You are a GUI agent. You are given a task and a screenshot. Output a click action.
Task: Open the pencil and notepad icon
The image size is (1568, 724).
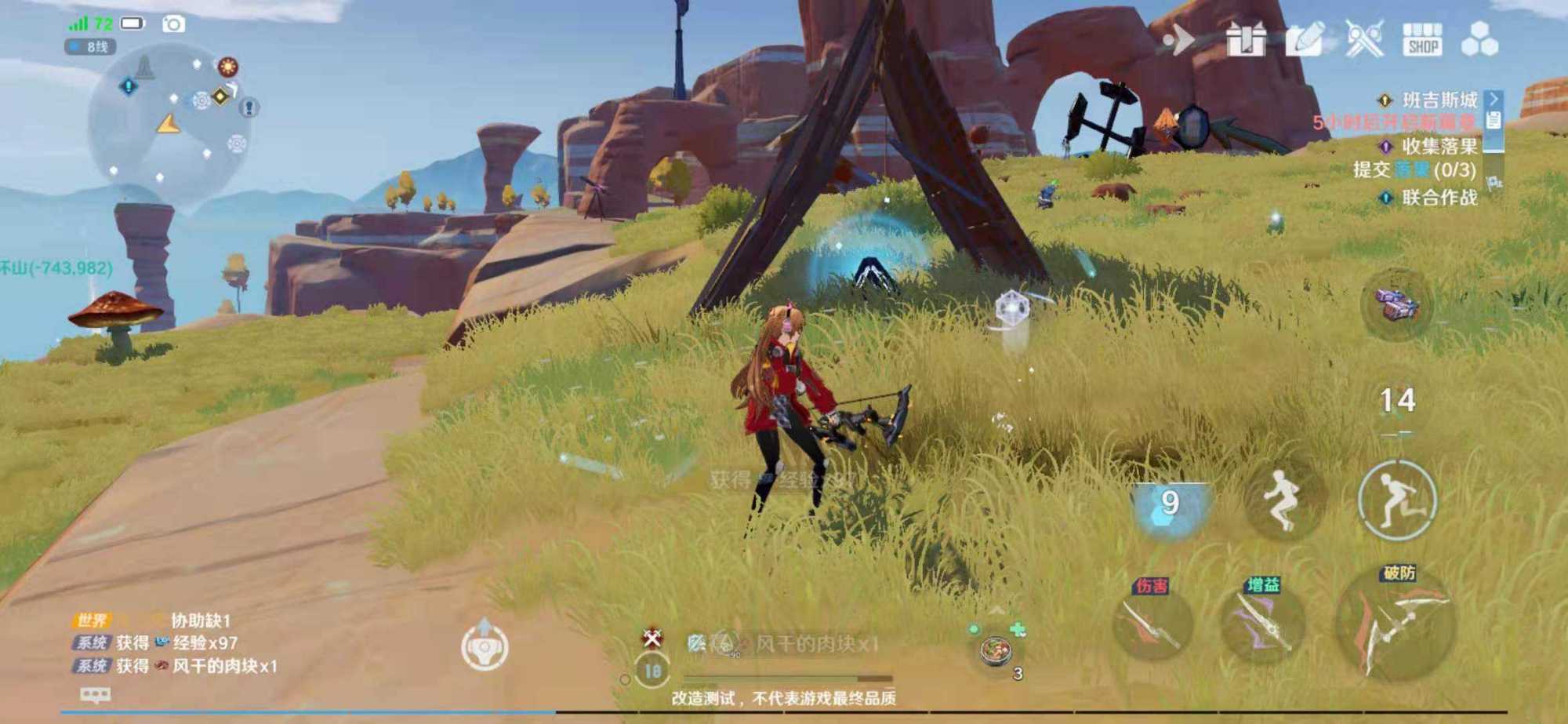pyautogui.click(x=1305, y=39)
